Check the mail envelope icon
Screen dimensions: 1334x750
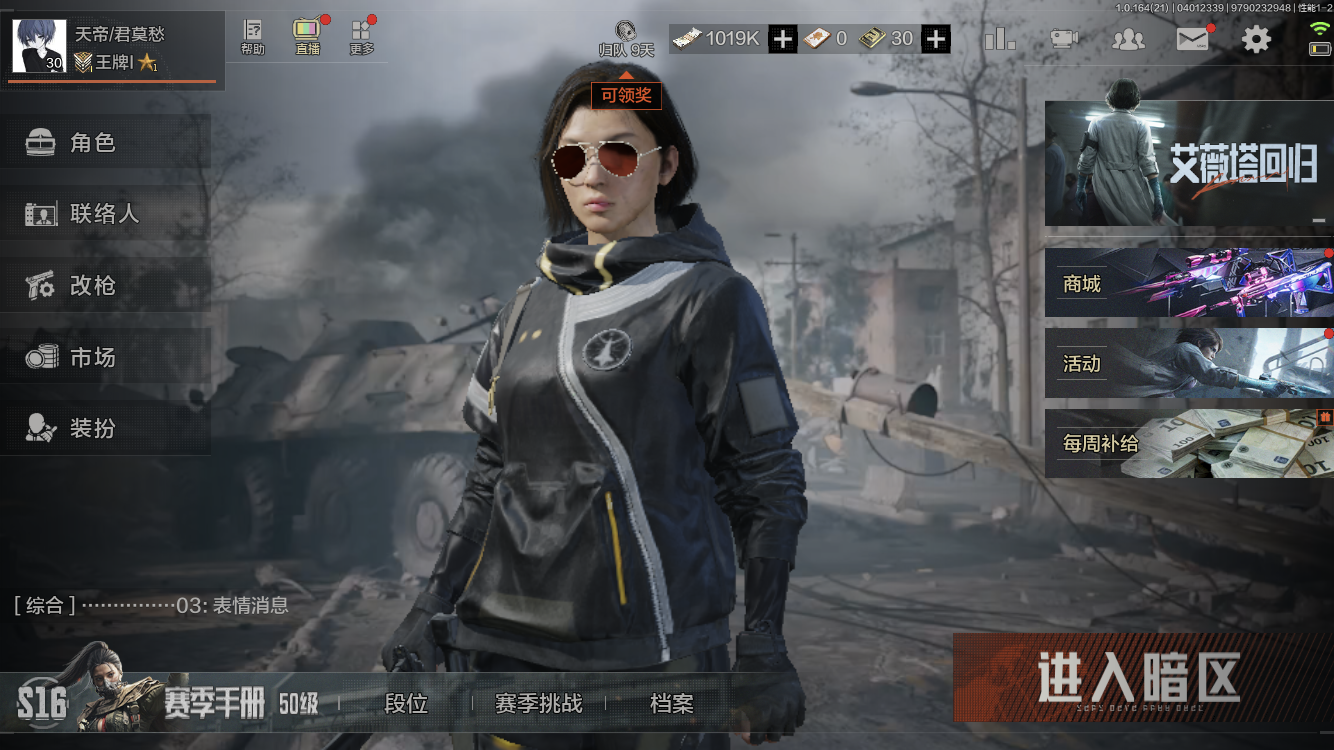(1192, 39)
